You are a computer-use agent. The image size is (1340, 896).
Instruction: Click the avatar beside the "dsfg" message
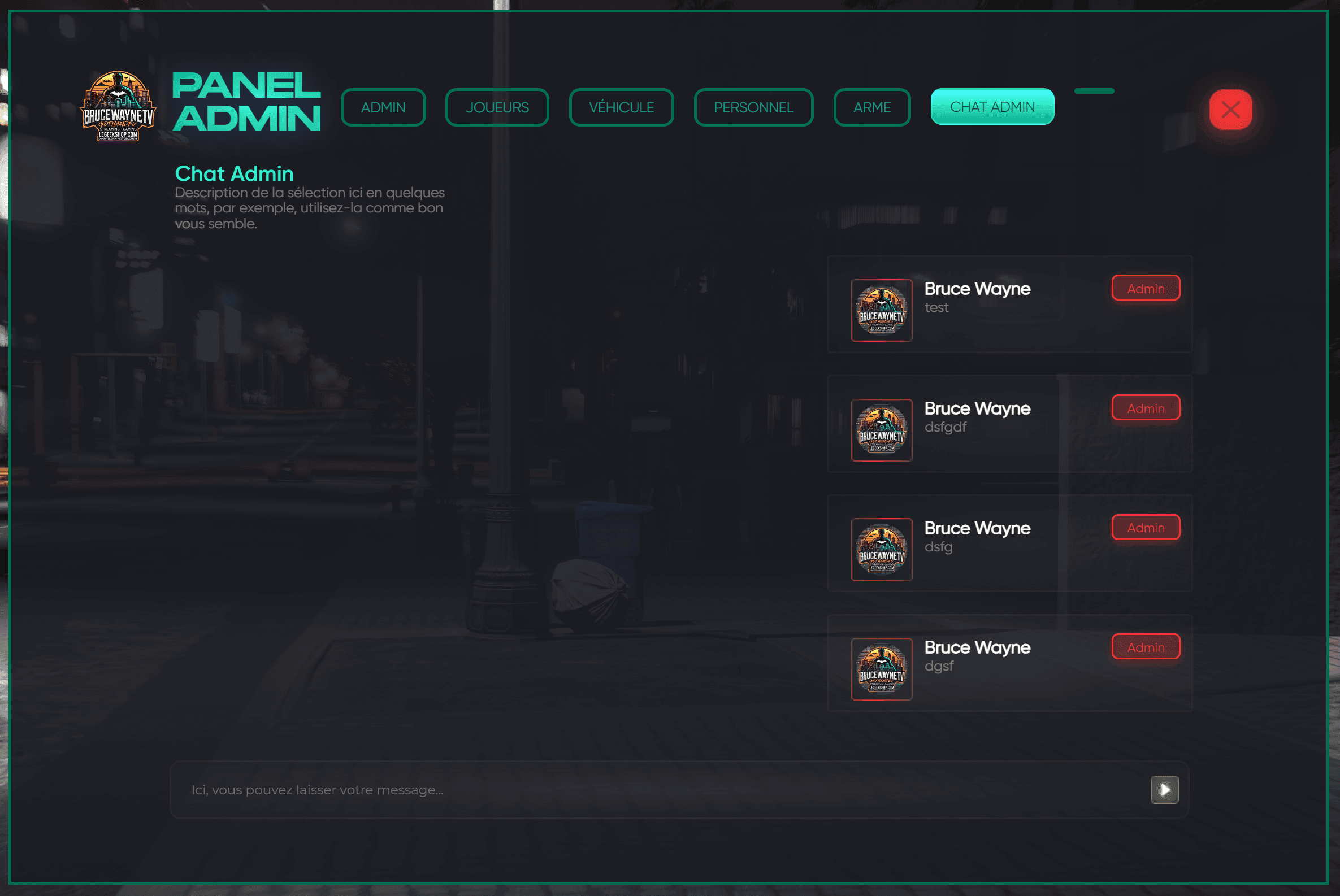coord(882,550)
